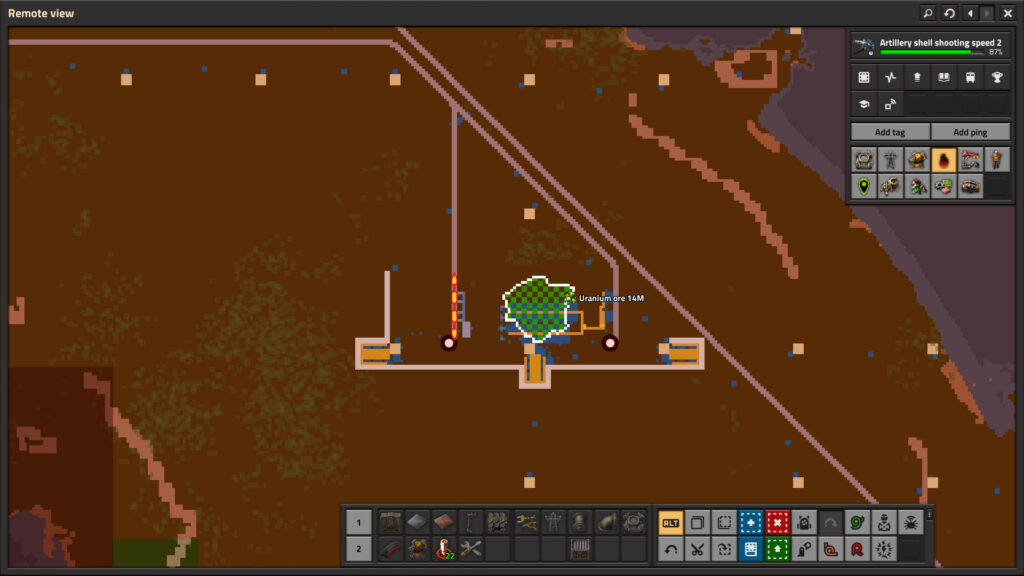Viewport: 1024px width, 576px height.
Task: Select the green upgrade planner tool
Action: [777, 548]
